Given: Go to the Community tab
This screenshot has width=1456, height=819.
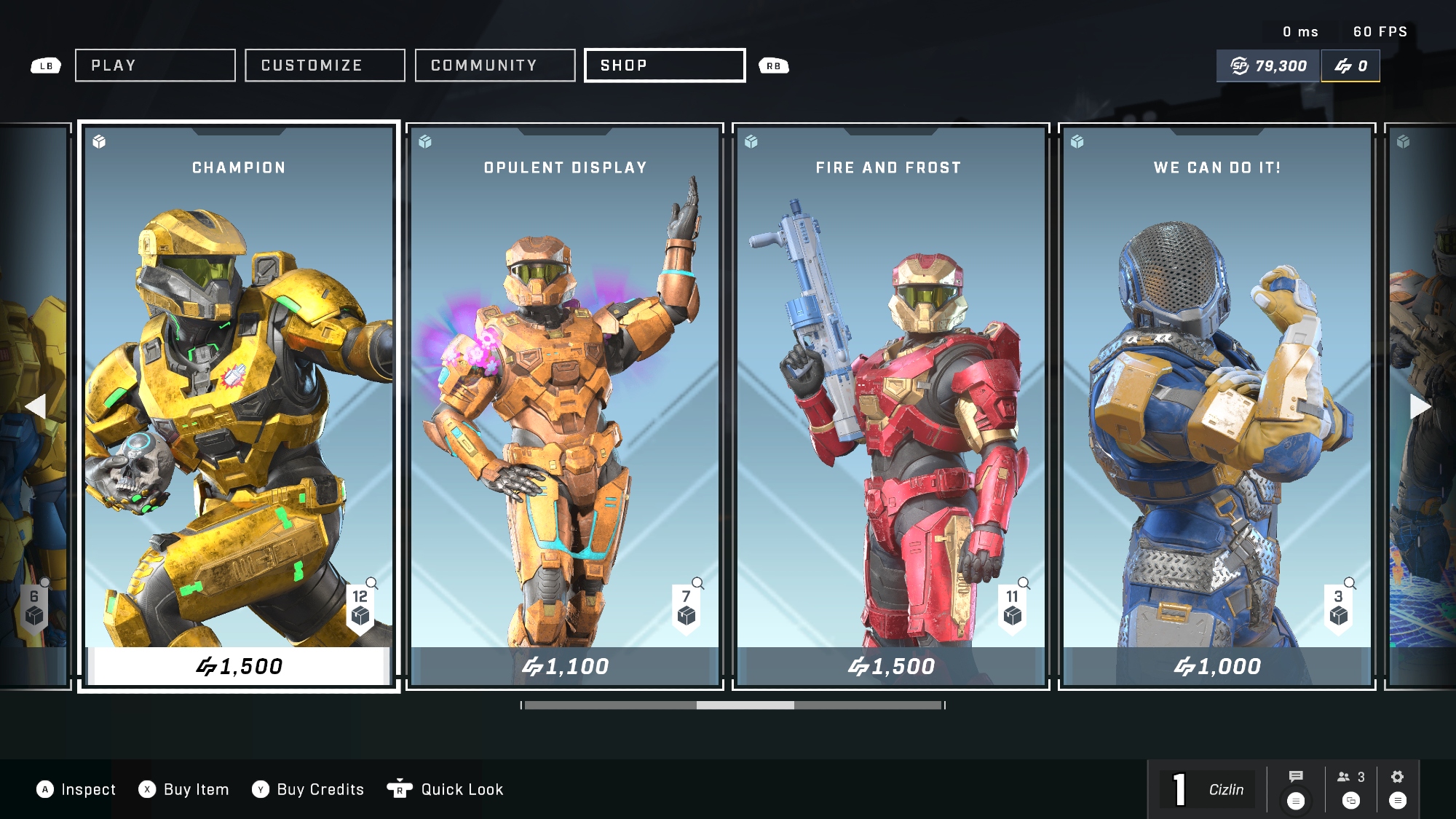Looking at the screenshot, I should 495,66.
